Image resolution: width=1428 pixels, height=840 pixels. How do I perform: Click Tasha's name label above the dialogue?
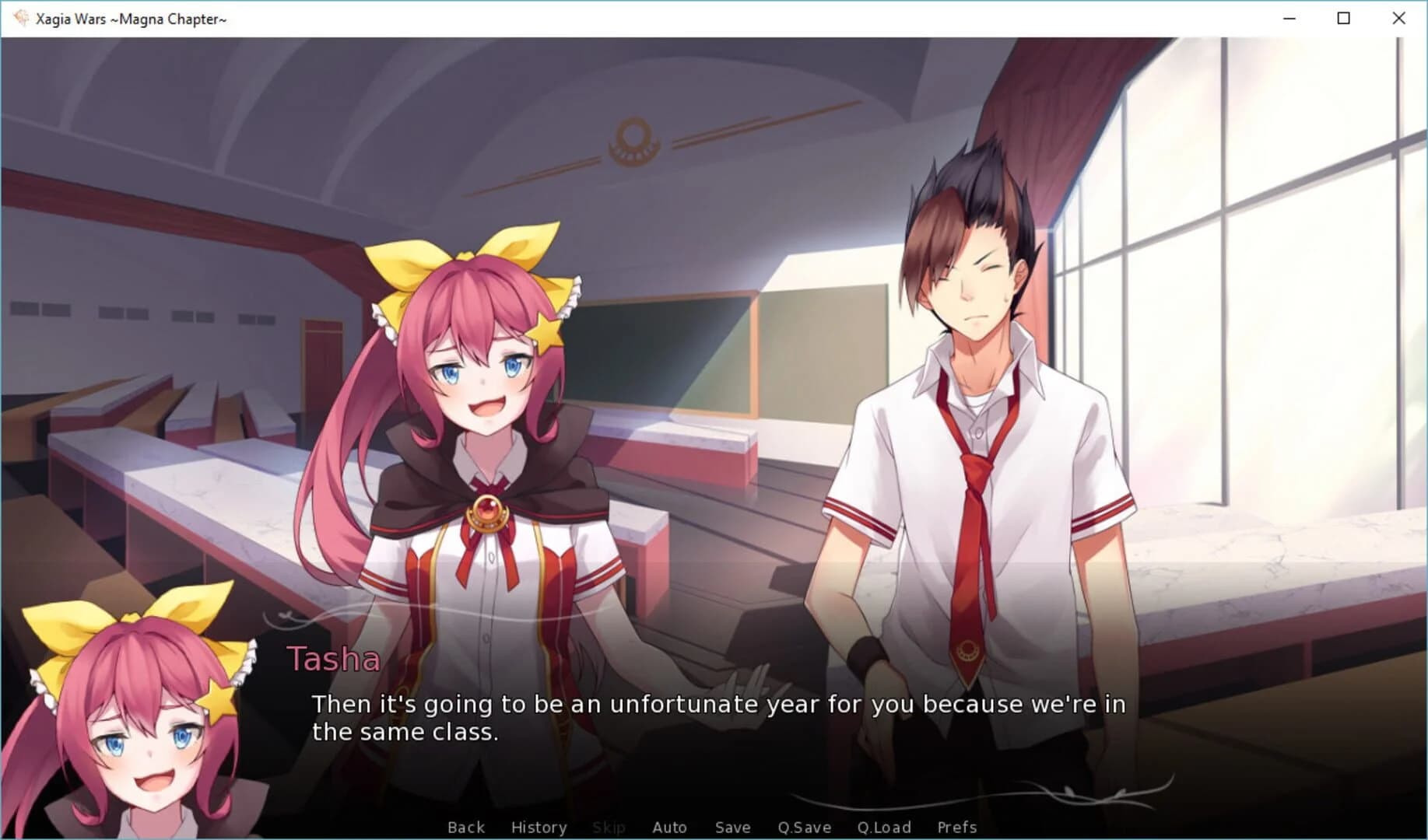334,660
